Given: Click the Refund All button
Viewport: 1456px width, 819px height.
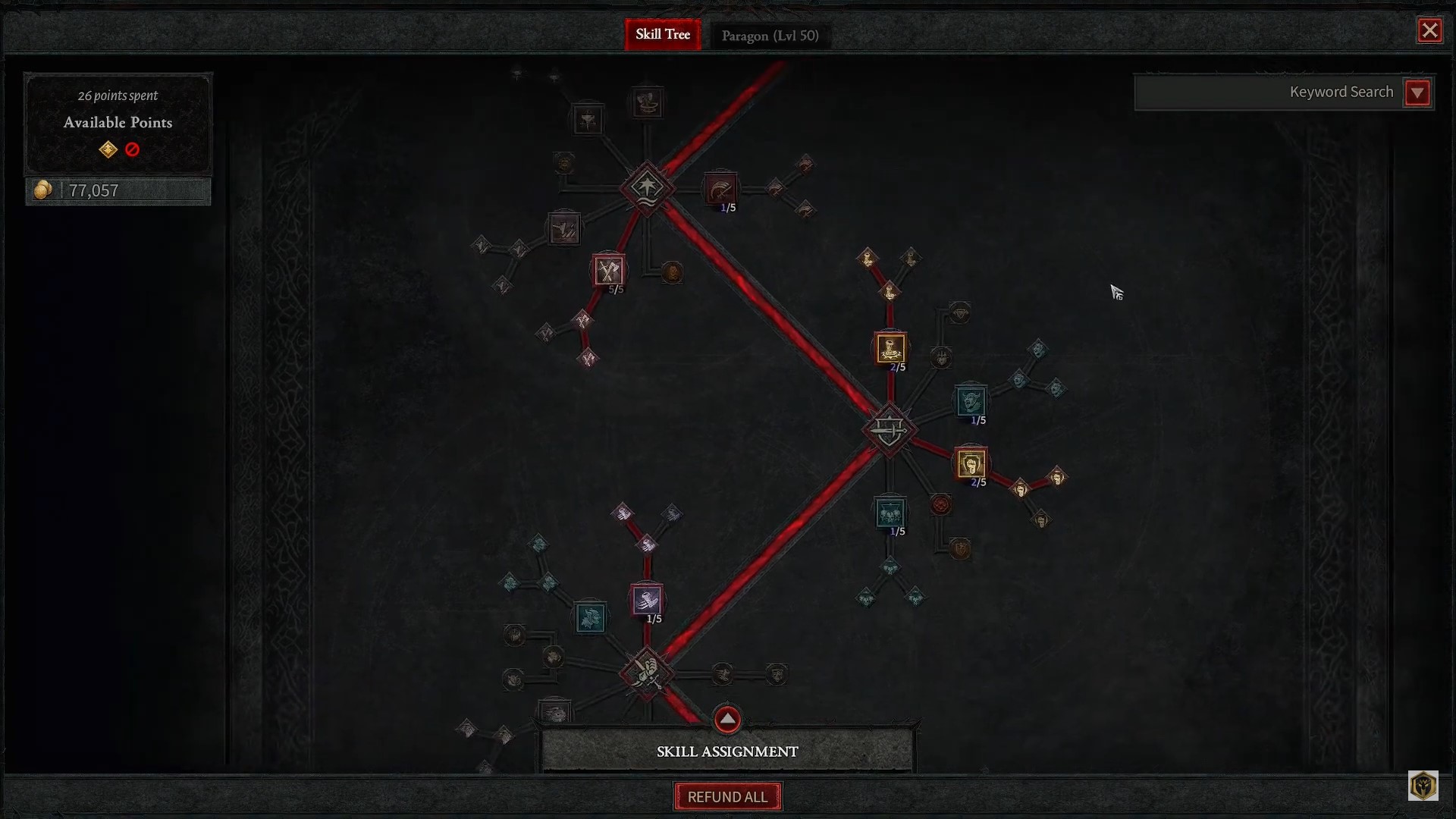Looking at the screenshot, I should pos(727,796).
